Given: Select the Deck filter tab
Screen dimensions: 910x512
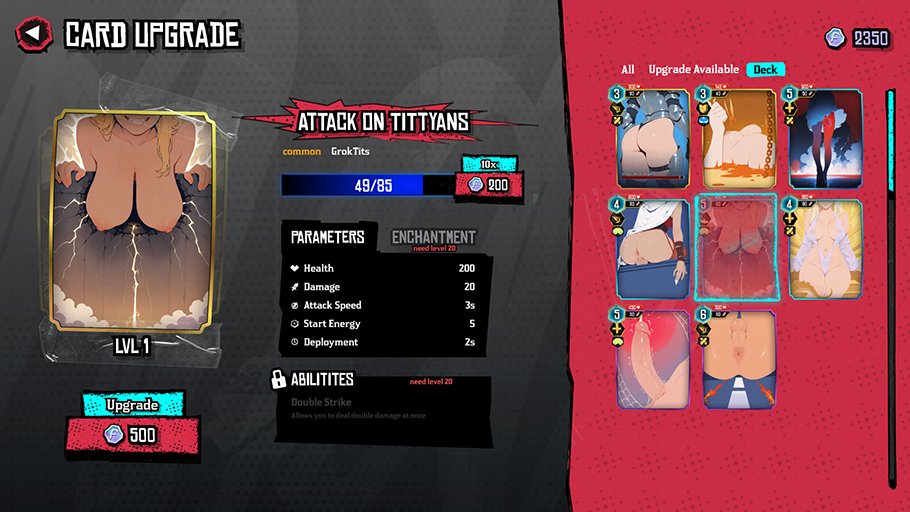Looking at the screenshot, I should 765,69.
